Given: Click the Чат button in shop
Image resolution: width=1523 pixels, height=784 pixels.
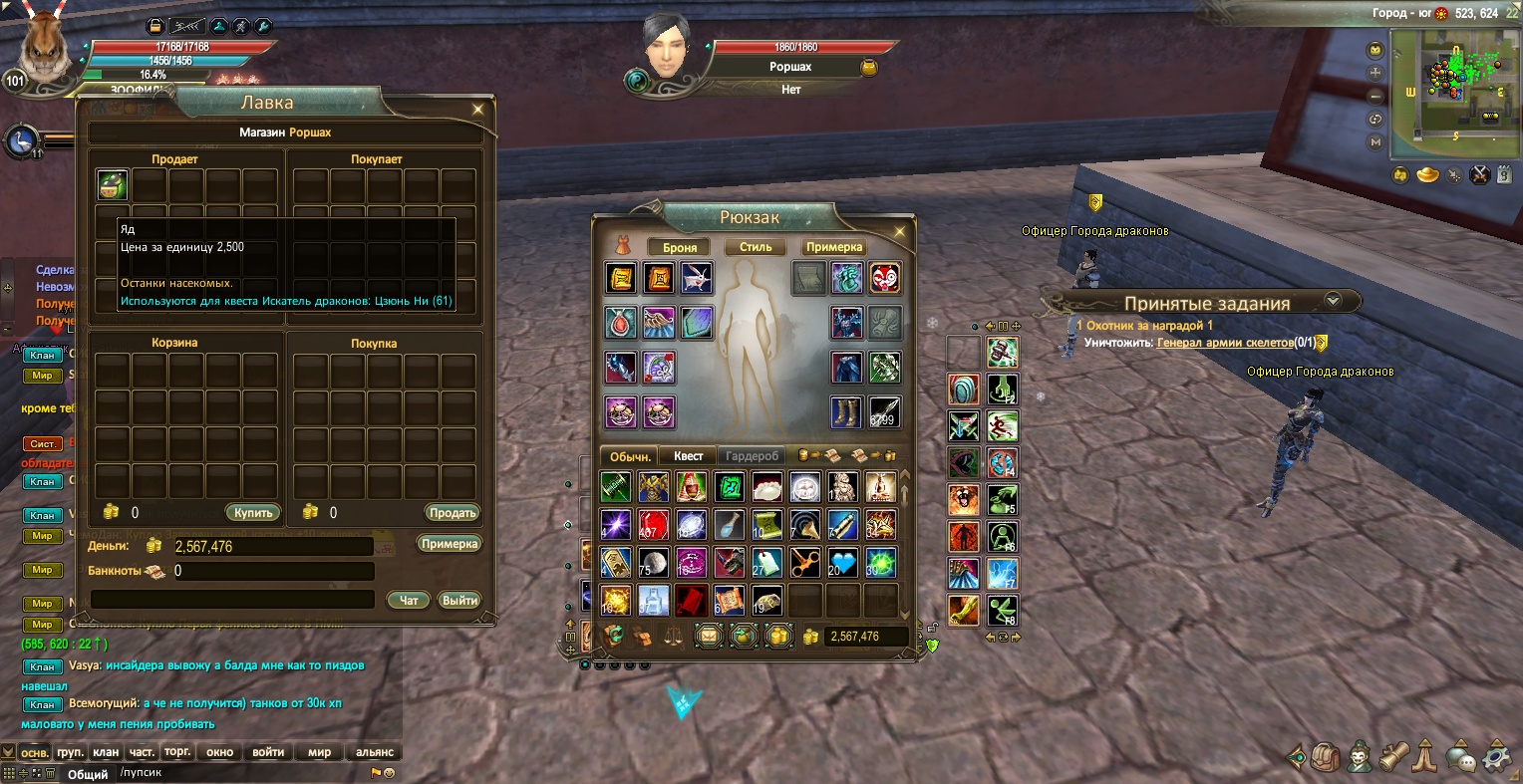Looking at the screenshot, I should (409, 600).
